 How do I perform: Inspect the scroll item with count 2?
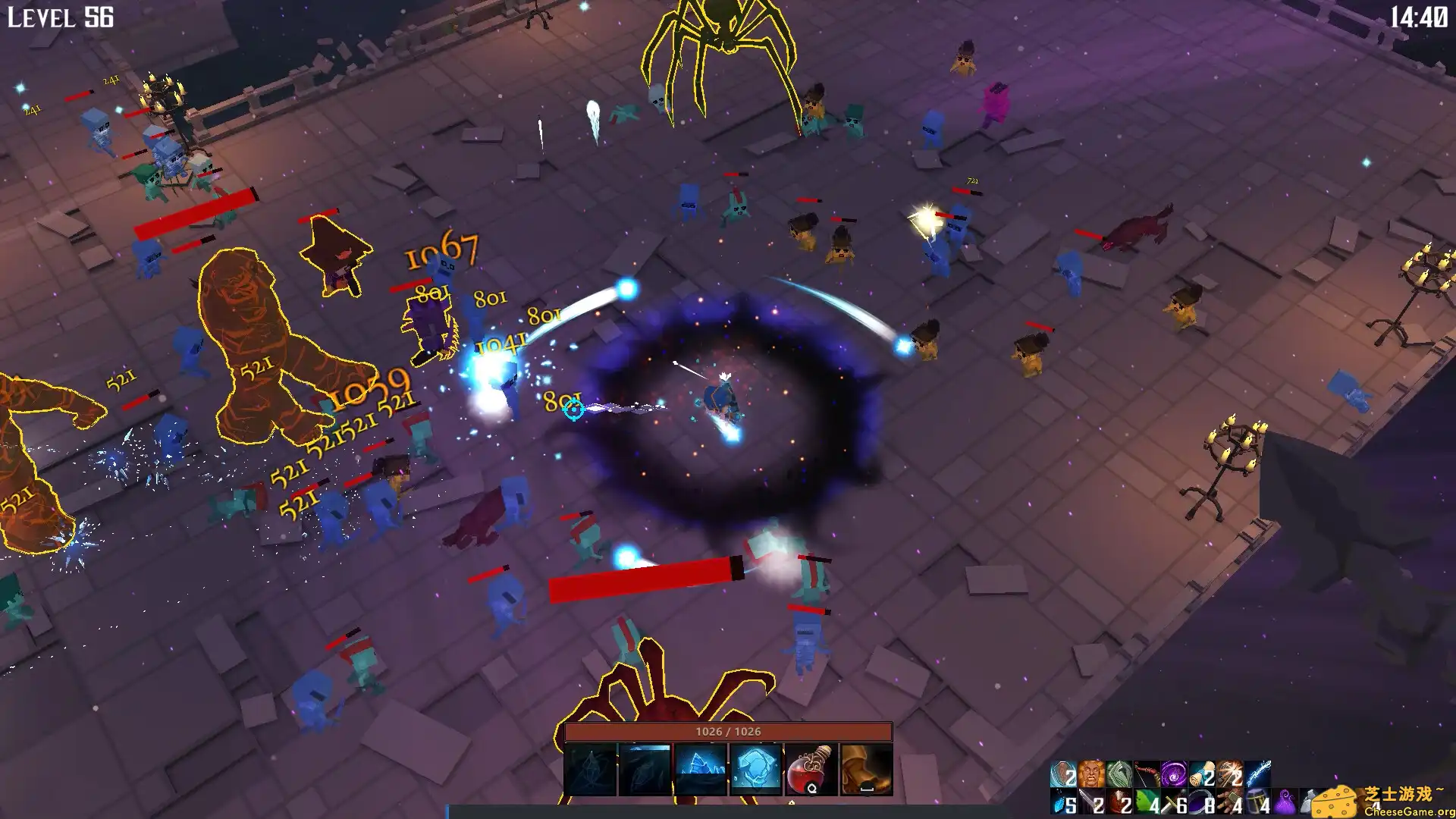(x=1202, y=775)
